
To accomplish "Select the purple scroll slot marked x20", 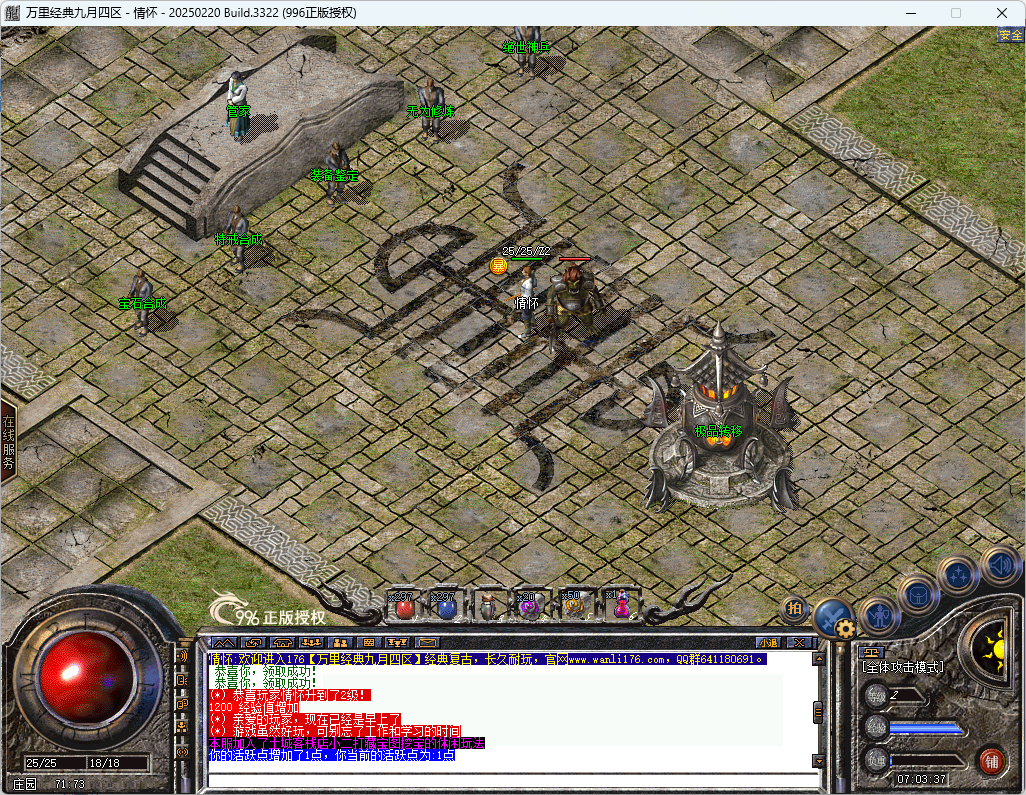I will [529, 606].
